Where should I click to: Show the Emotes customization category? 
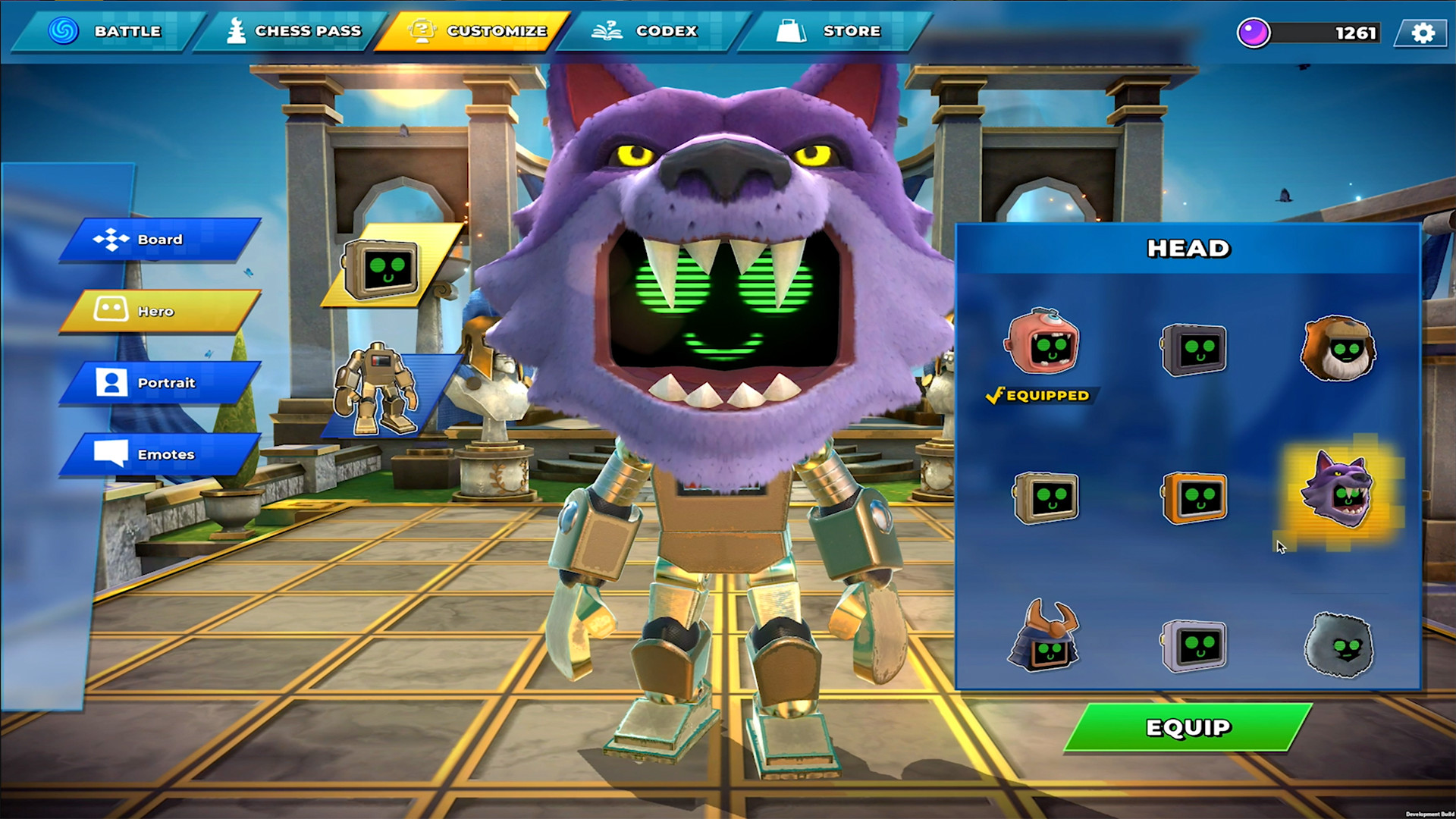159,454
